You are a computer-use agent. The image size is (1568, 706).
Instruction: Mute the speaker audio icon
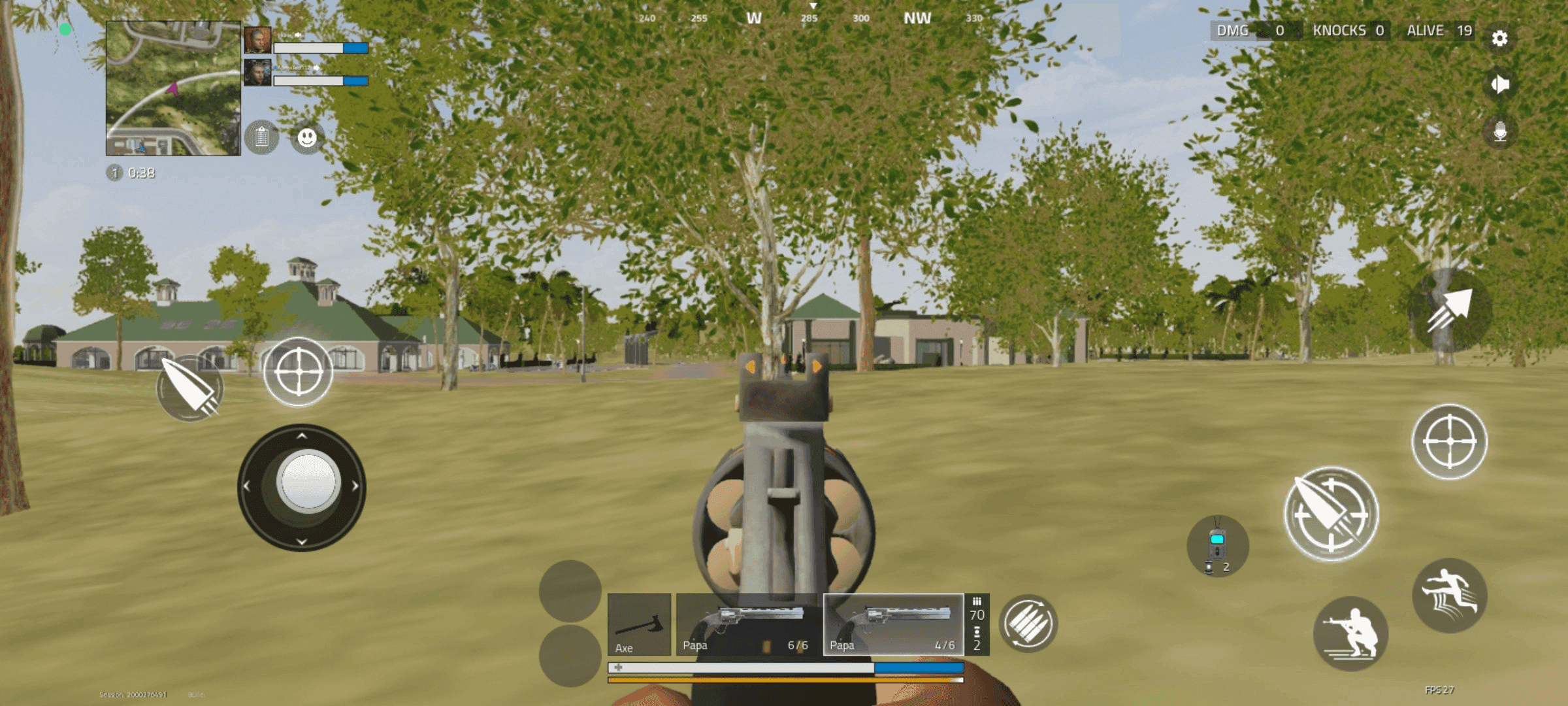tap(1499, 85)
